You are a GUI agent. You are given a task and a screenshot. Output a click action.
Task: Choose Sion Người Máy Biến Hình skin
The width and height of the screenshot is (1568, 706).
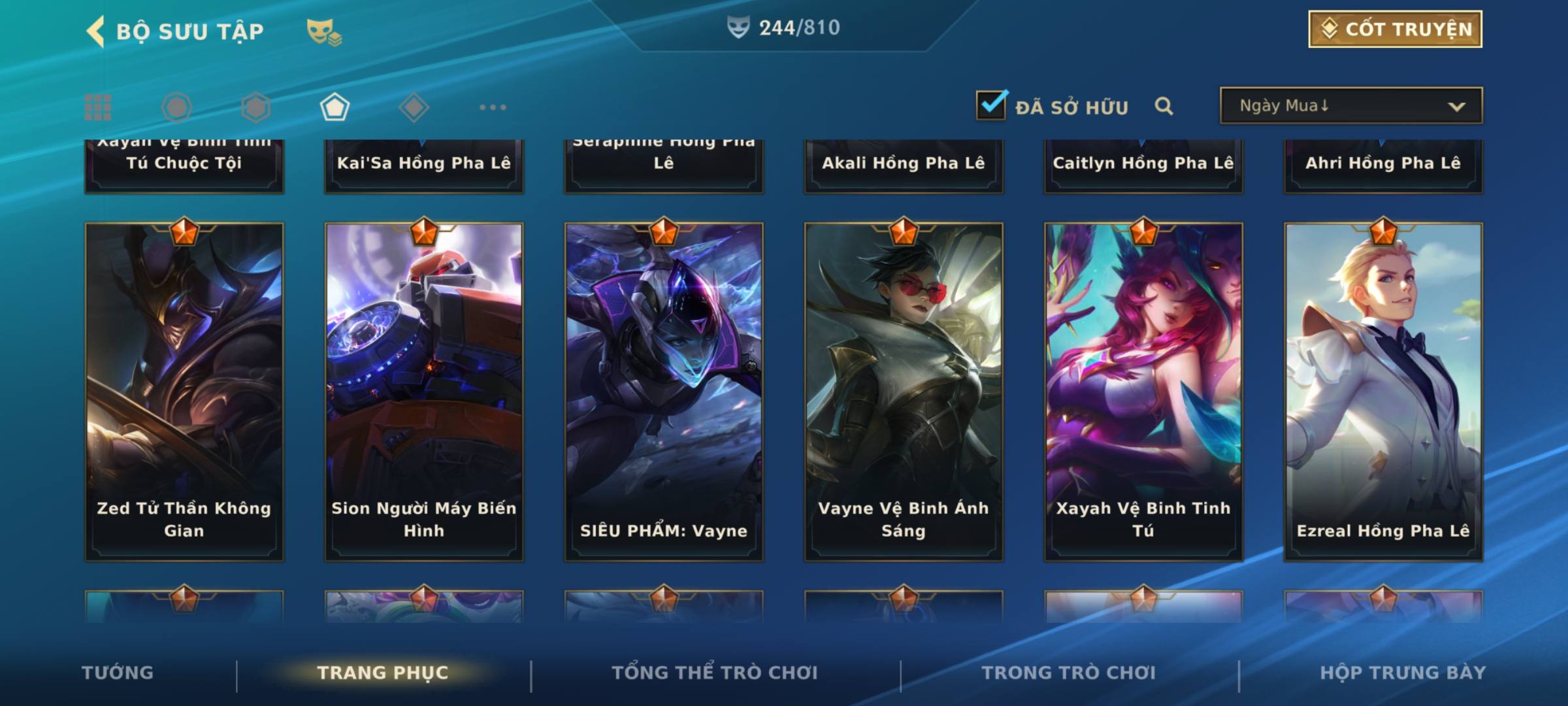[x=424, y=392]
